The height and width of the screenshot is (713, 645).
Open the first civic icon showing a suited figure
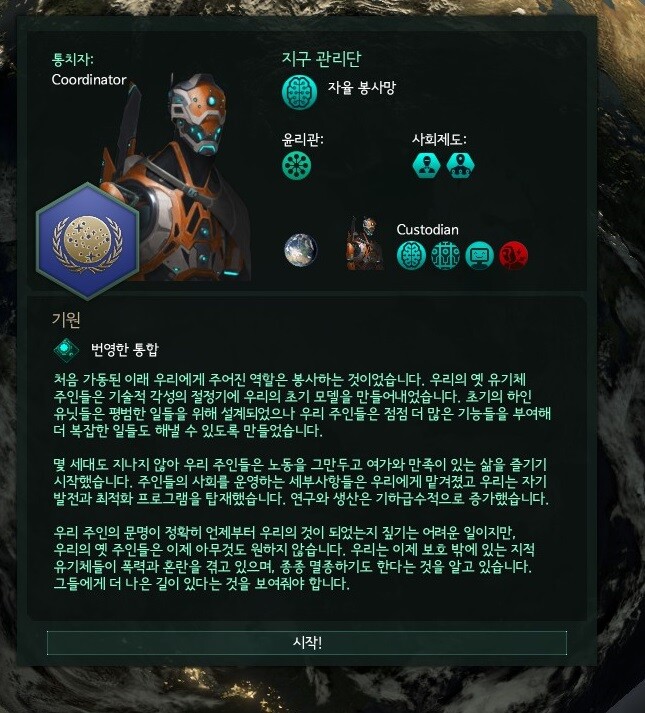click(x=427, y=166)
